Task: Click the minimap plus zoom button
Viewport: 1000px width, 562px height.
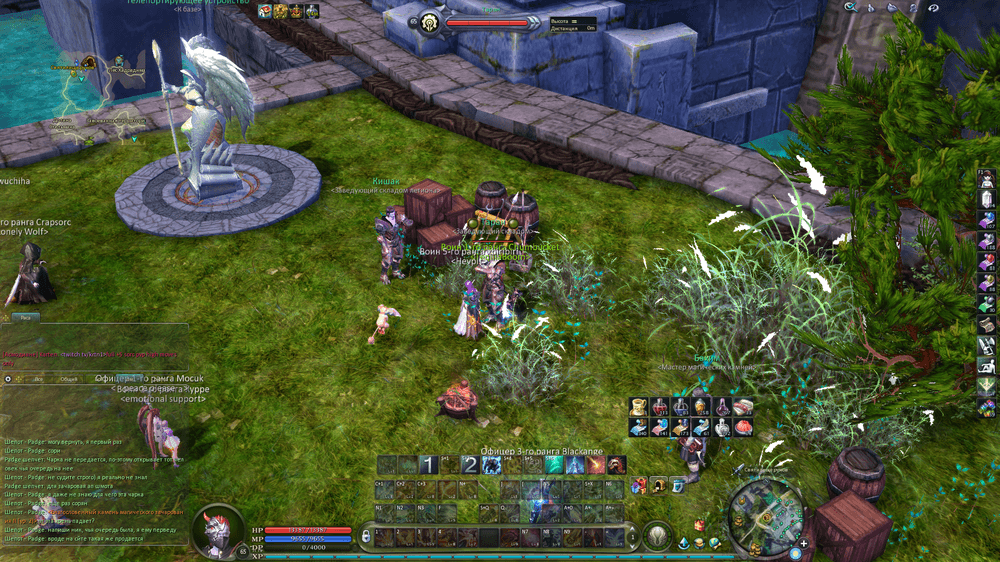Action: (804, 543)
